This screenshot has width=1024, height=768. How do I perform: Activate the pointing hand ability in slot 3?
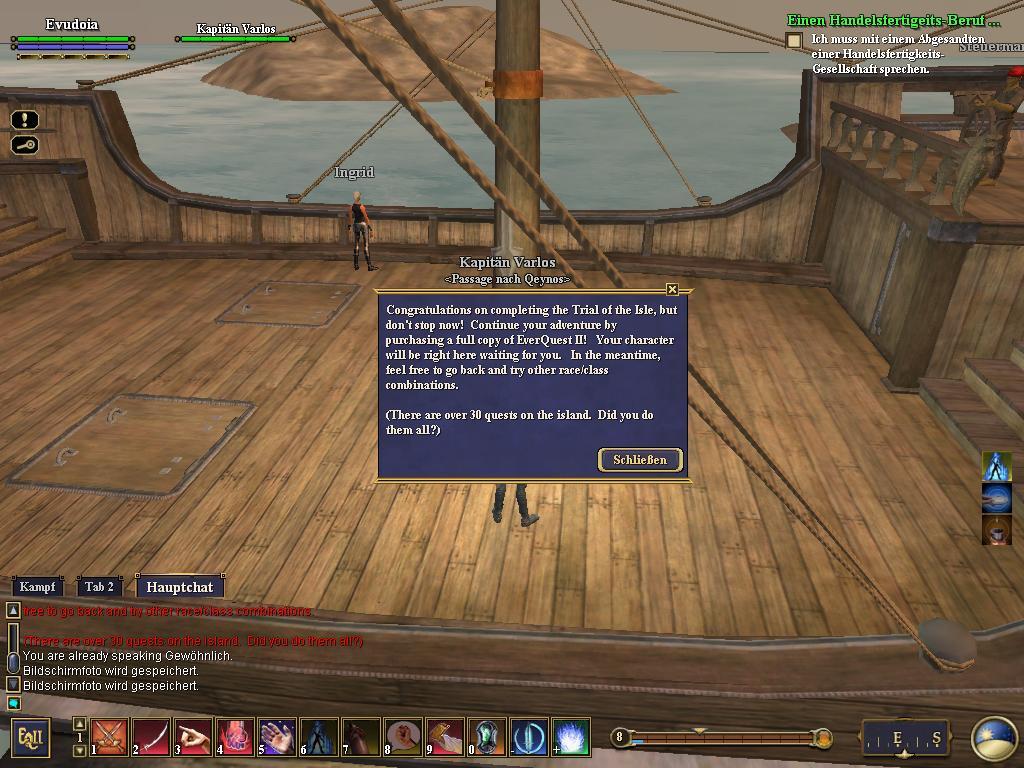[194, 737]
